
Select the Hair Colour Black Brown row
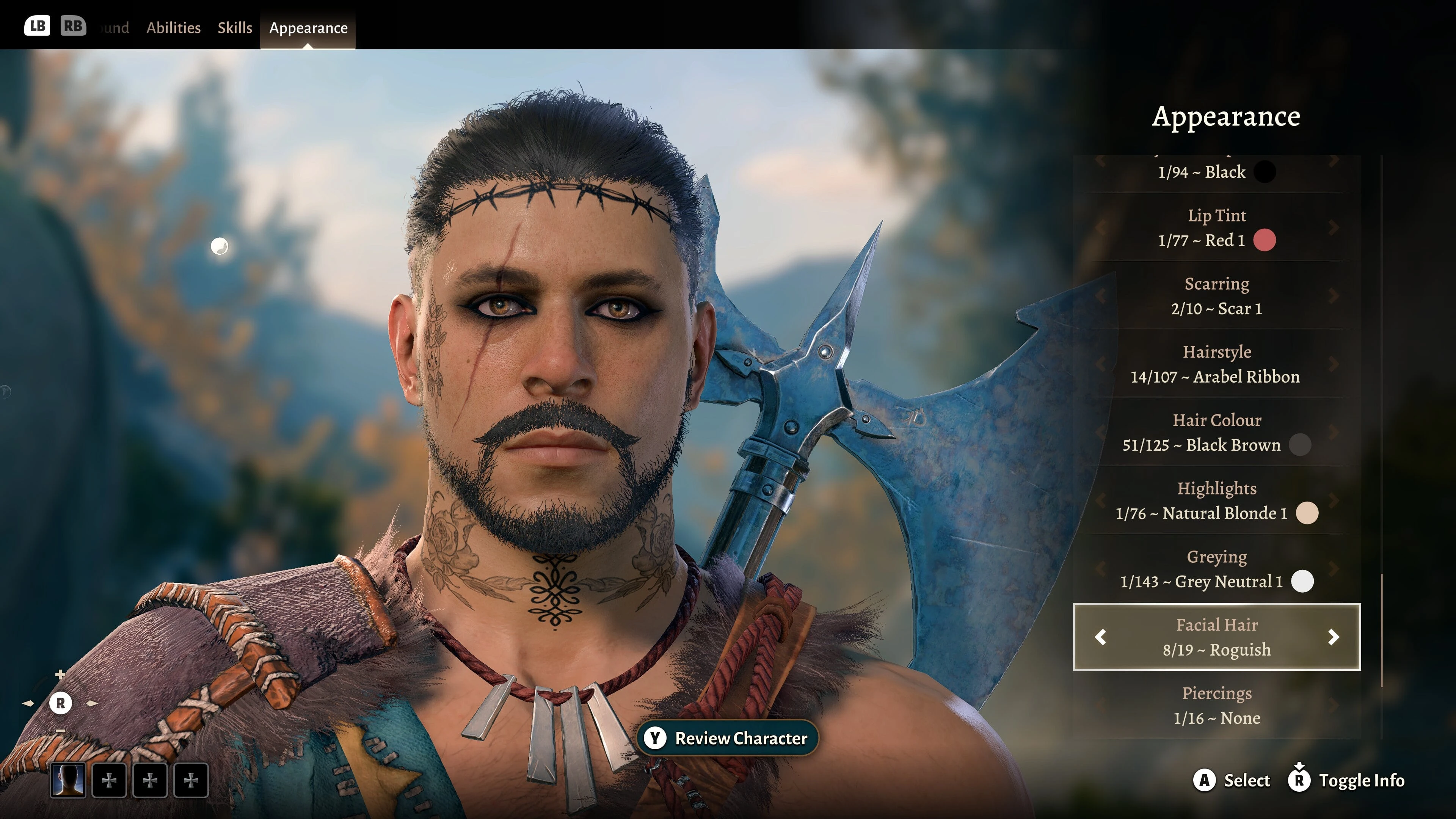pos(1216,433)
